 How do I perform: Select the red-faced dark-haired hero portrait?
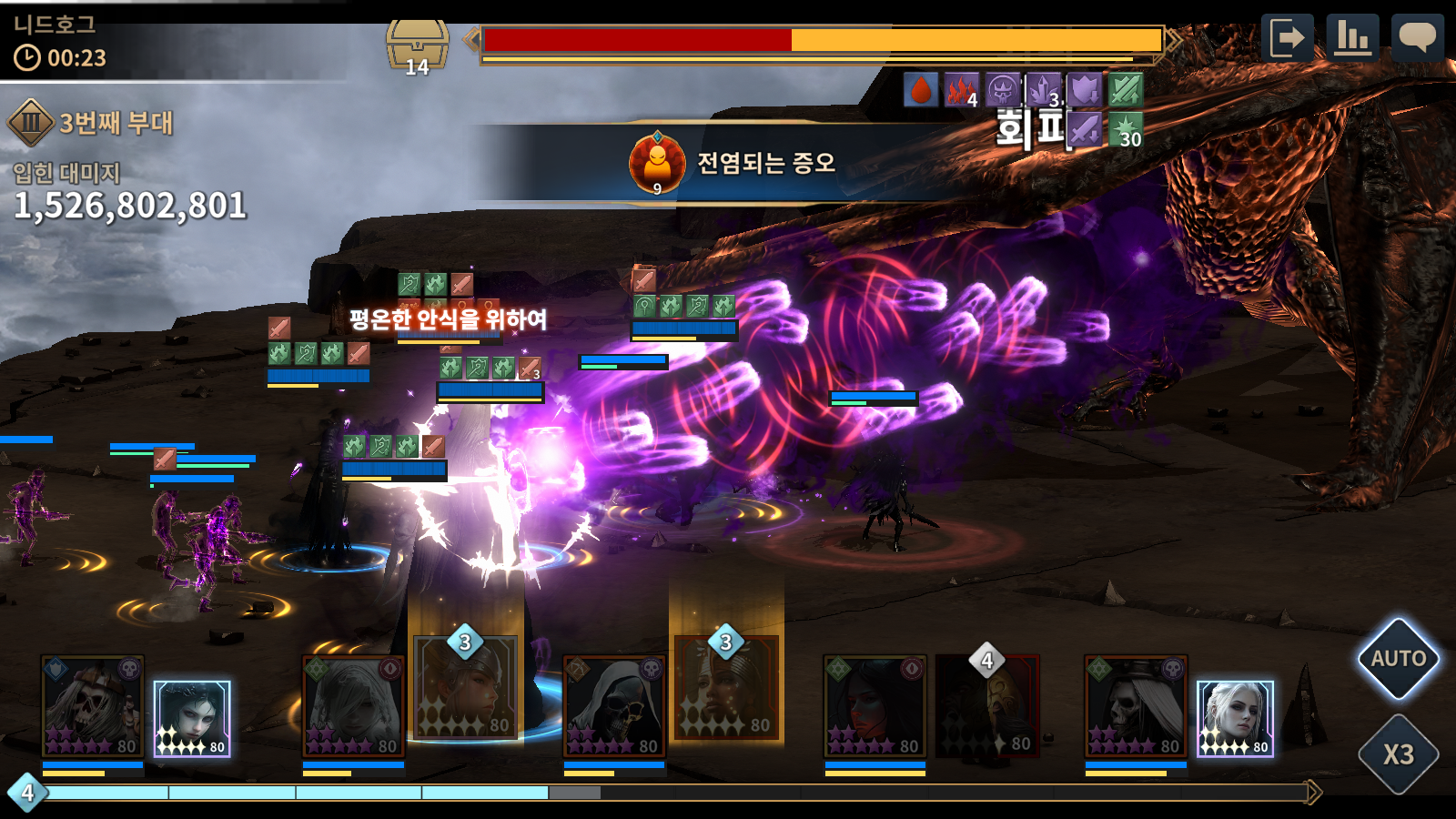coord(875,707)
